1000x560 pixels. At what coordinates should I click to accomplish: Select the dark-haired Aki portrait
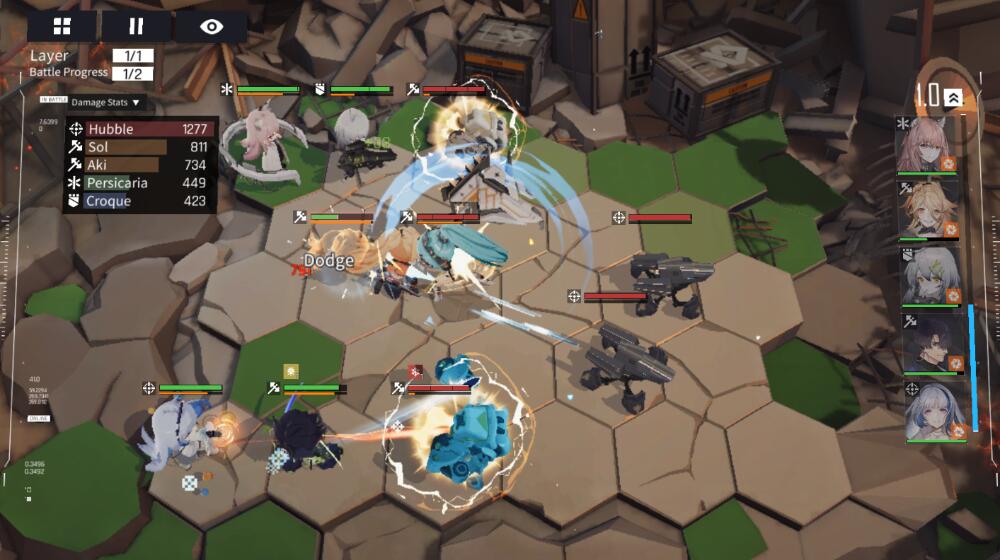pyautogui.click(x=927, y=343)
